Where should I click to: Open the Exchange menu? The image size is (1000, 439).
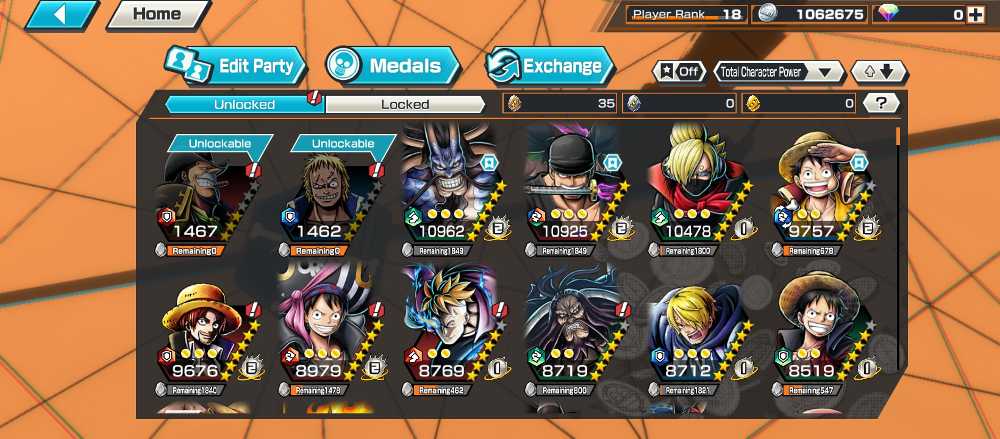549,67
